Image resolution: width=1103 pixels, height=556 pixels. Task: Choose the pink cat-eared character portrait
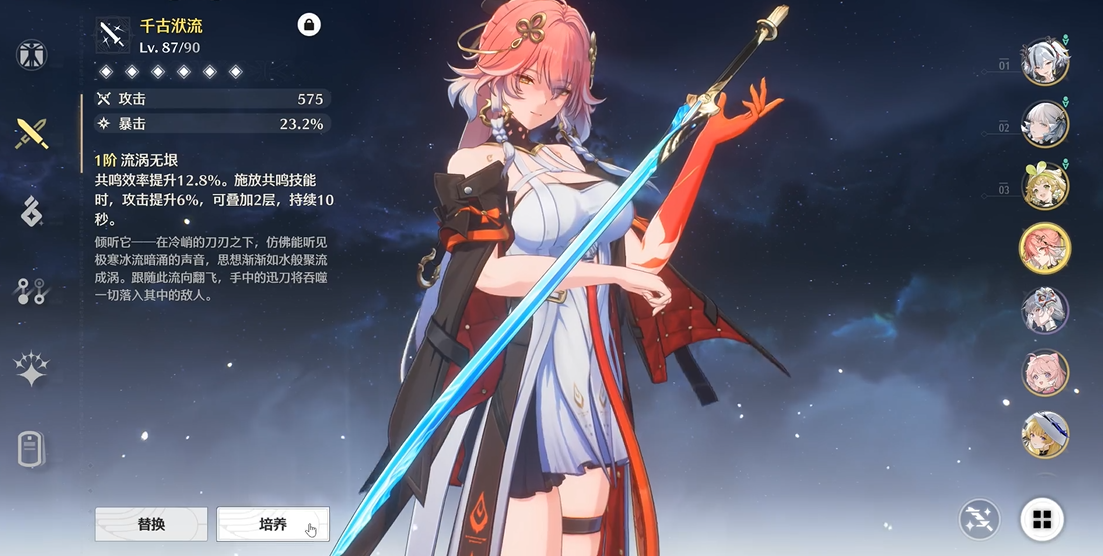click(1045, 372)
